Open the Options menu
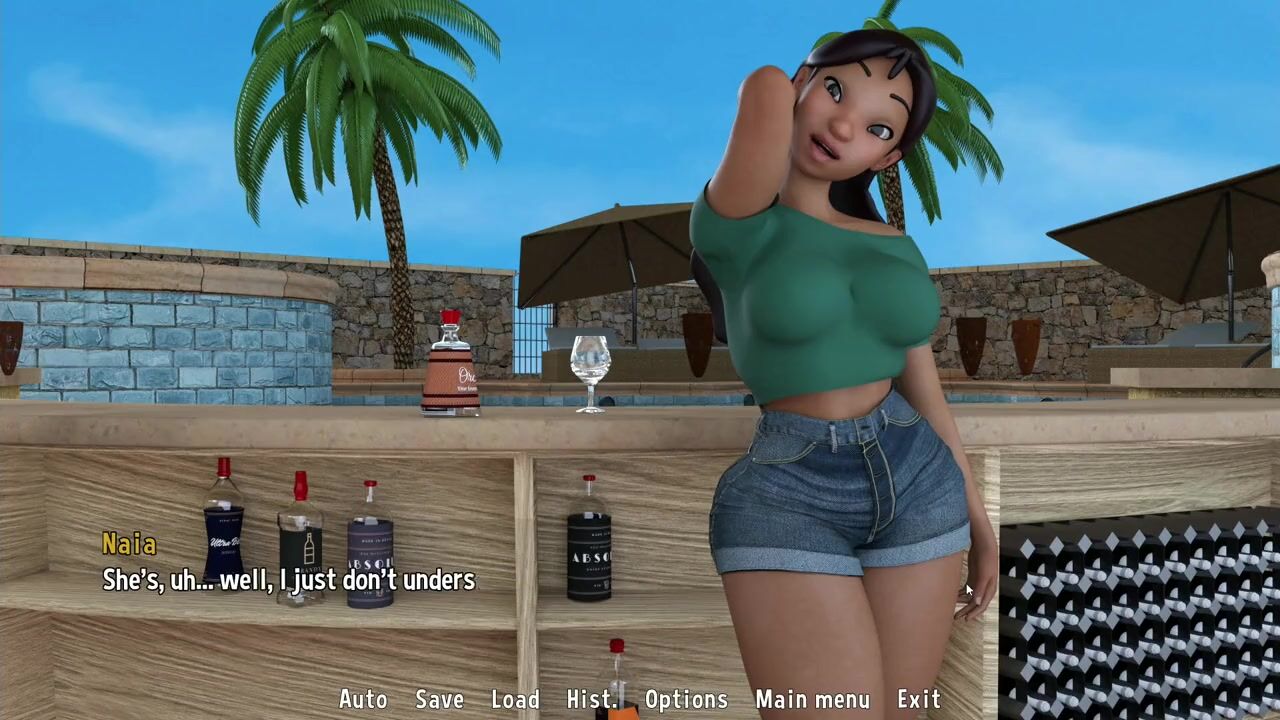Screen dimensions: 1280x720 [x=686, y=700]
